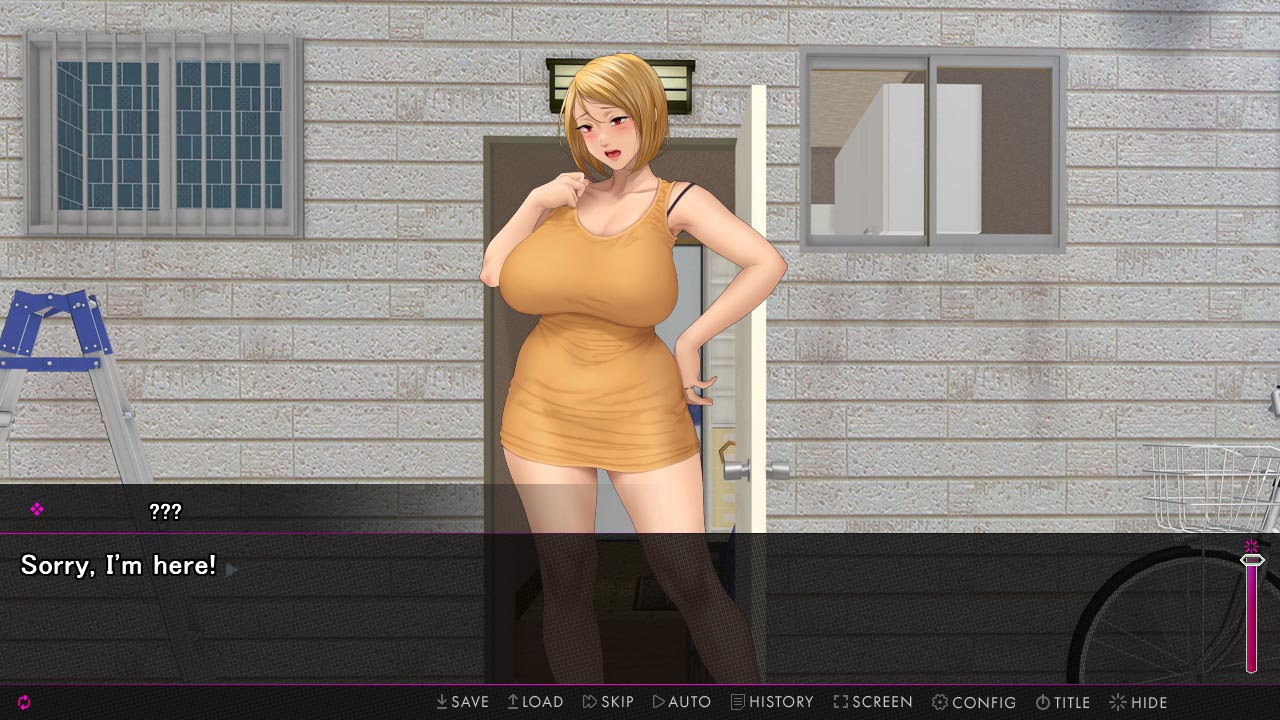The width and height of the screenshot is (1280, 720).
Task: Click the pink circular arrows icon
Action: [x=24, y=702]
